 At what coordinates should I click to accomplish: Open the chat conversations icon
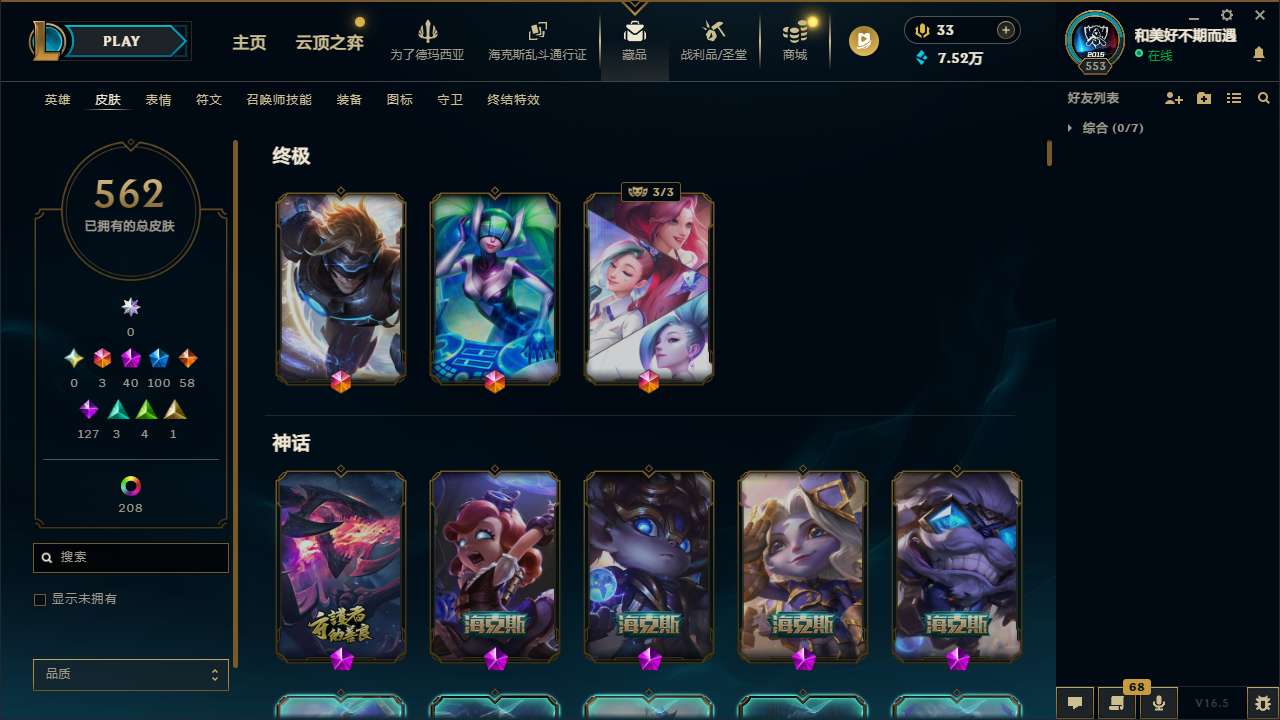coord(1075,703)
